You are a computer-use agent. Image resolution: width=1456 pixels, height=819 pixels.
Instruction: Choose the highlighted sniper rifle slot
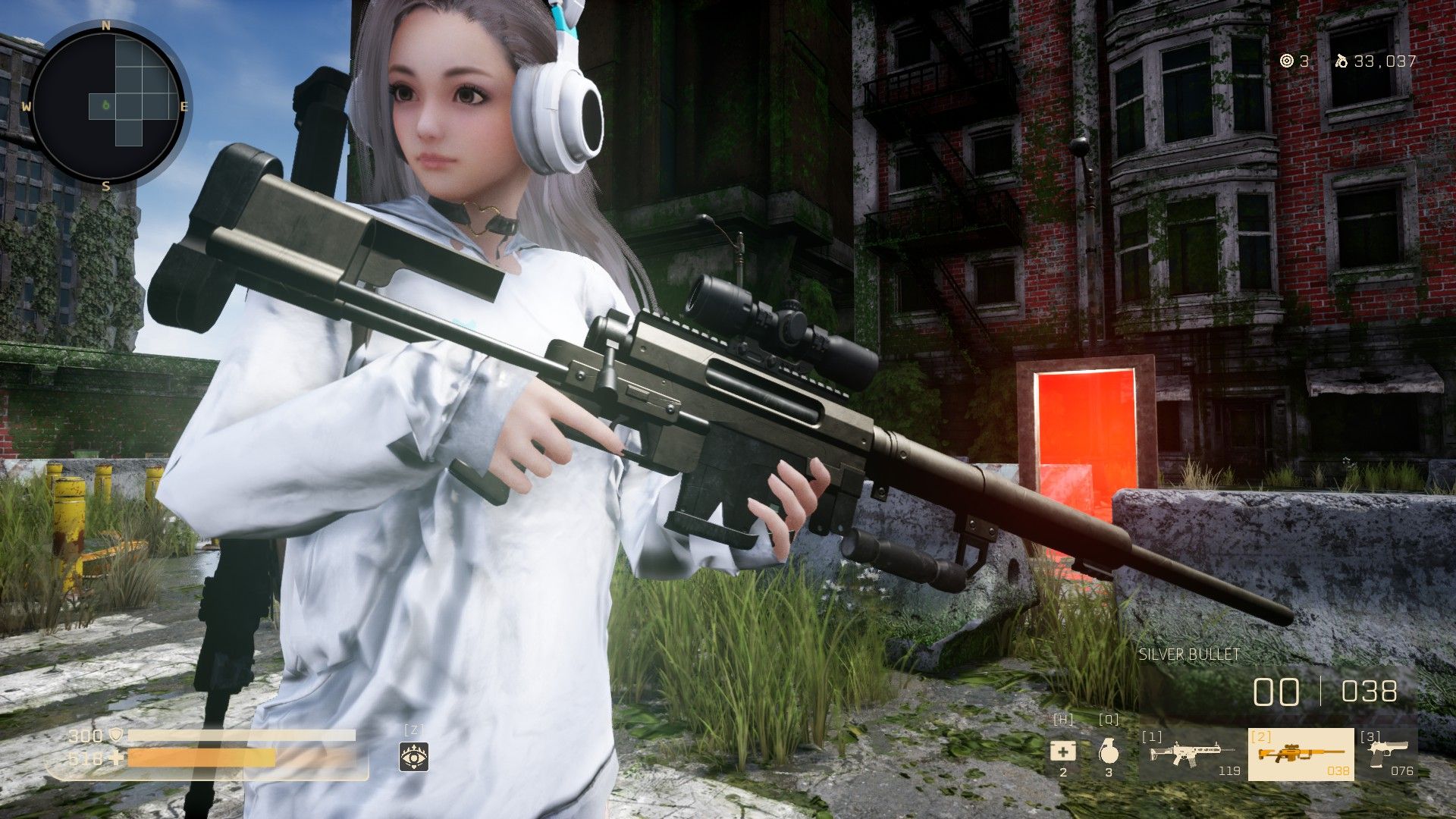(x=1301, y=754)
